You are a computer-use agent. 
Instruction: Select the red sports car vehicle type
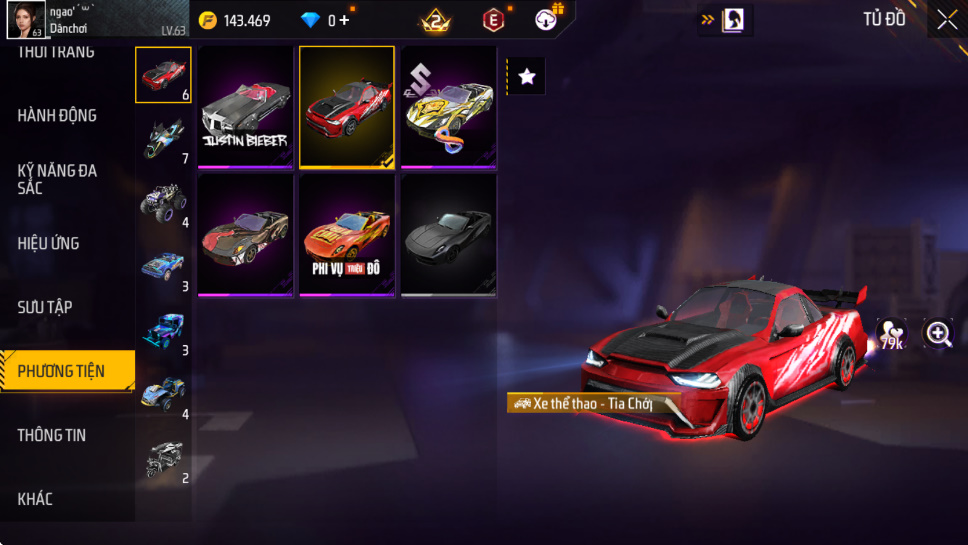163,75
